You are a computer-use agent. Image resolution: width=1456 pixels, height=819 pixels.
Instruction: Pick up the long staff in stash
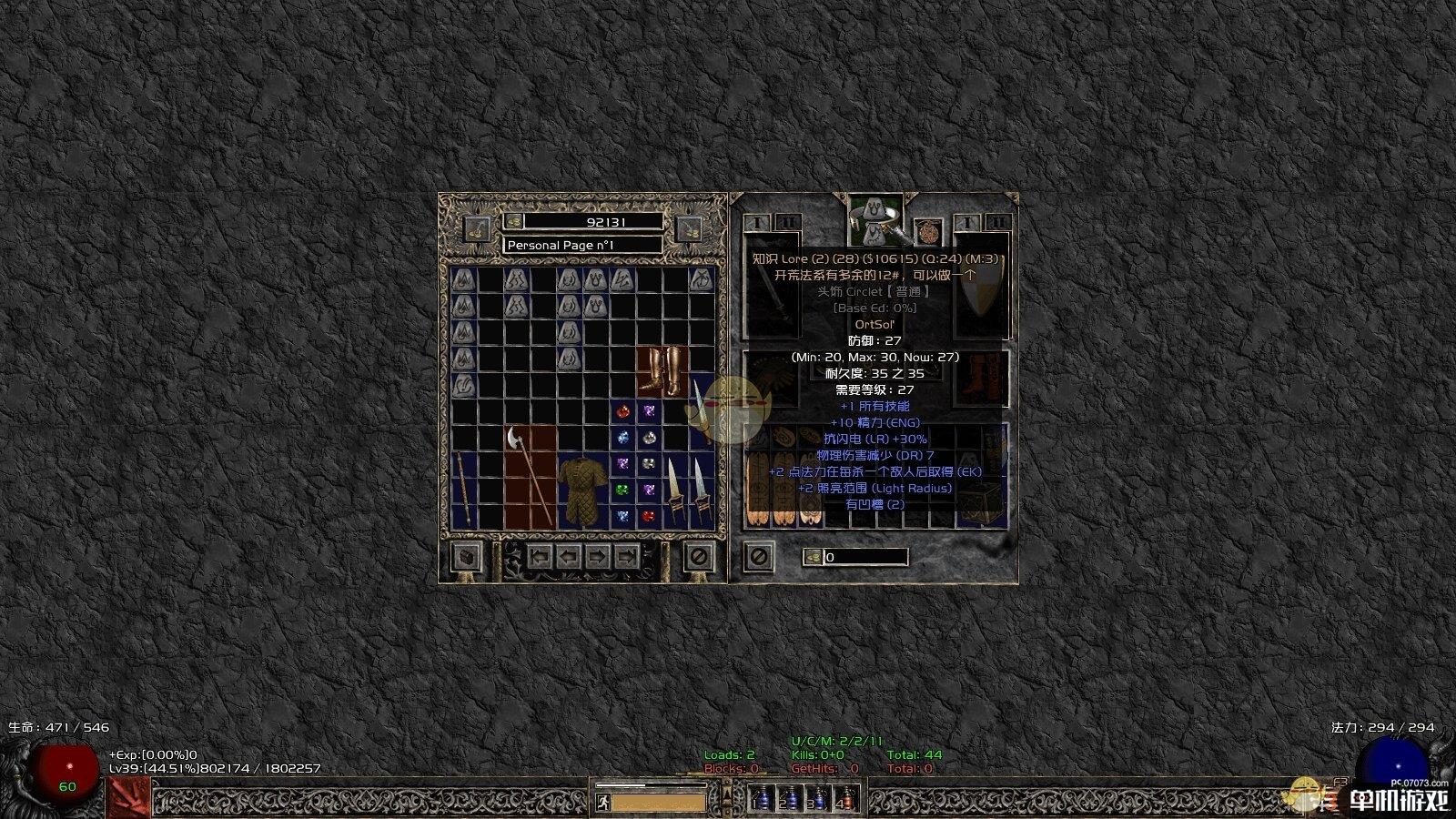click(x=463, y=490)
